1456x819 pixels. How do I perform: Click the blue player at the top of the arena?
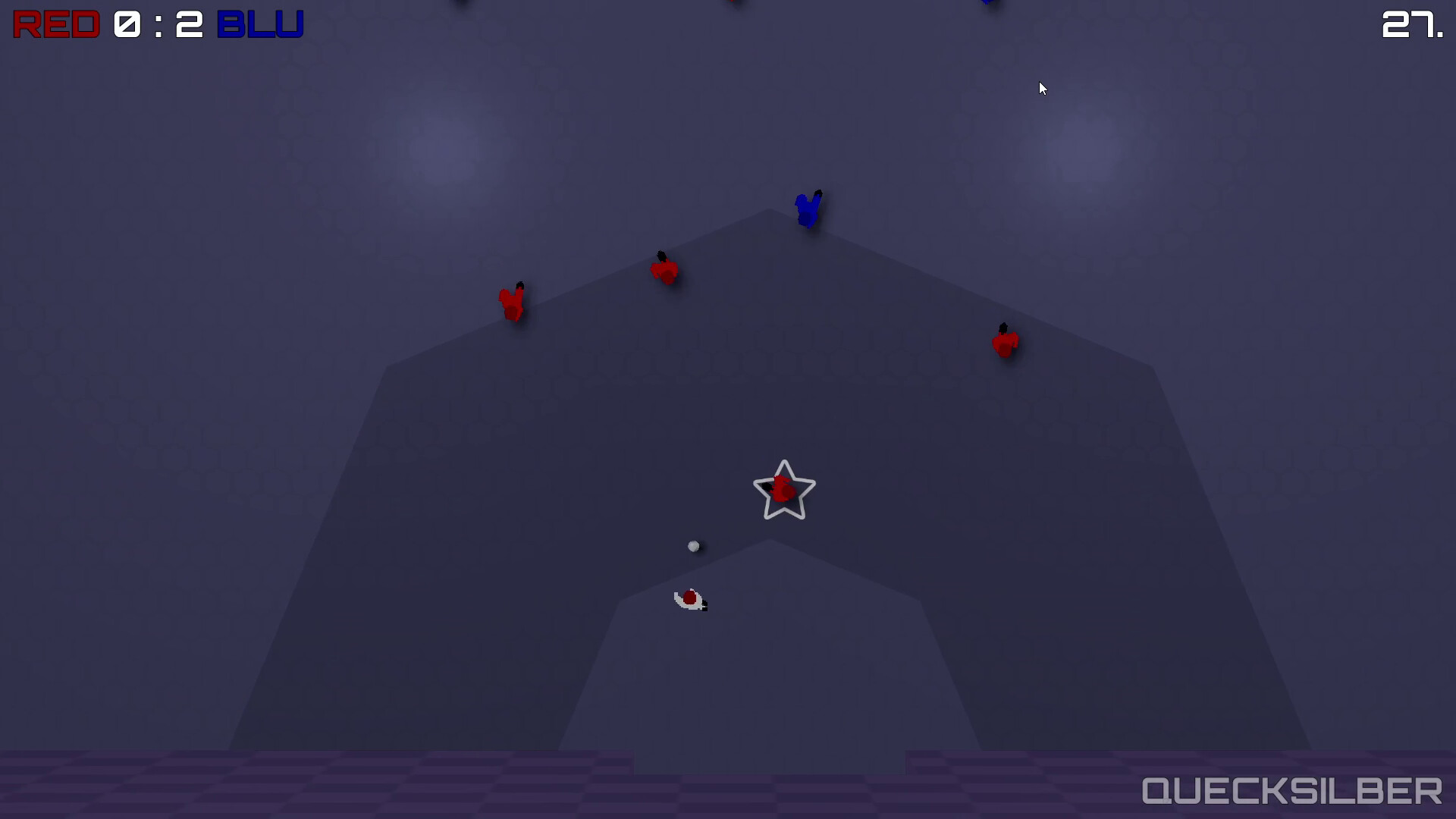[x=808, y=210]
